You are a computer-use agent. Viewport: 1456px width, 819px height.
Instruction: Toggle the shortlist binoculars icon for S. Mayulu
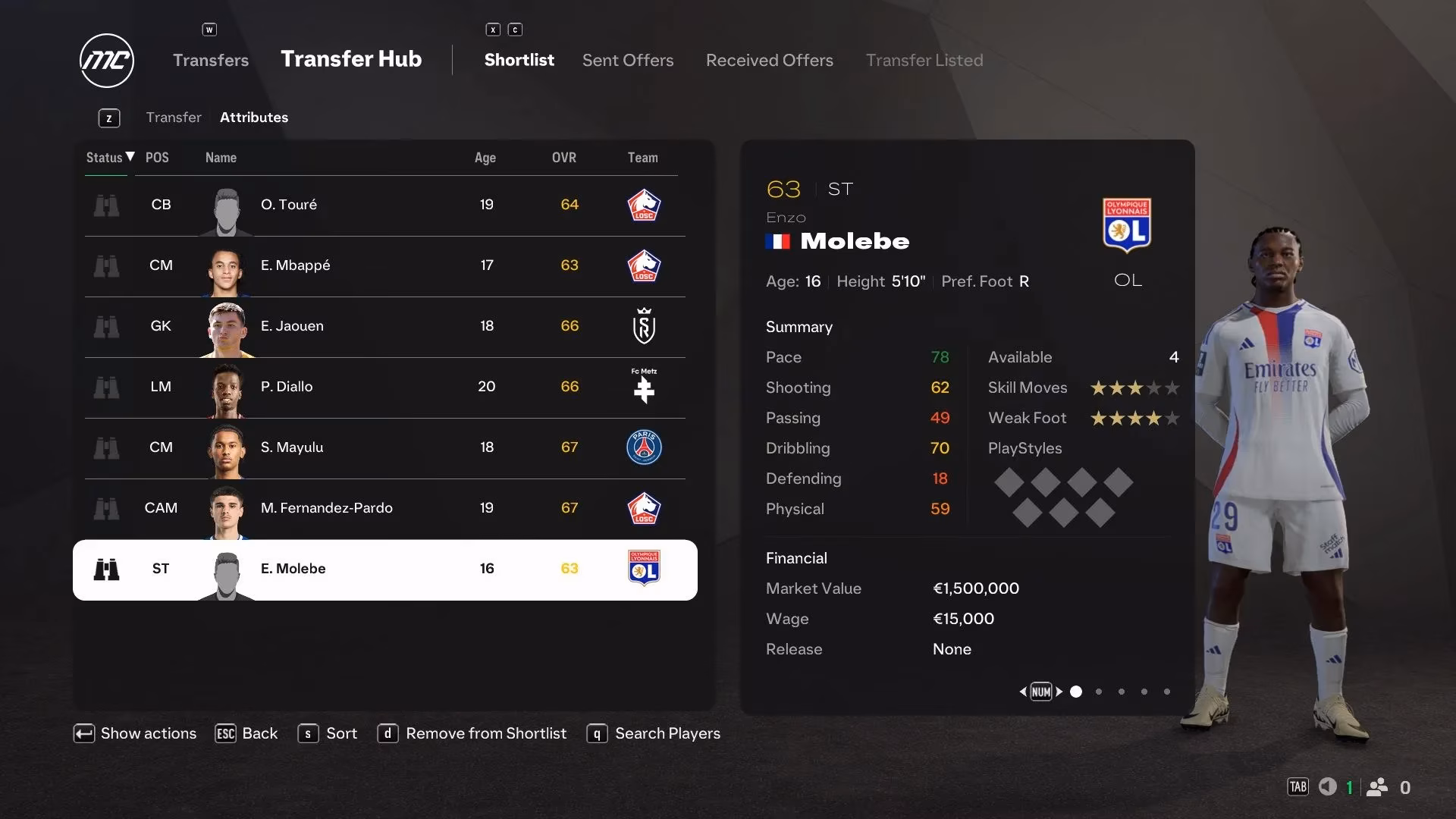[107, 447]
